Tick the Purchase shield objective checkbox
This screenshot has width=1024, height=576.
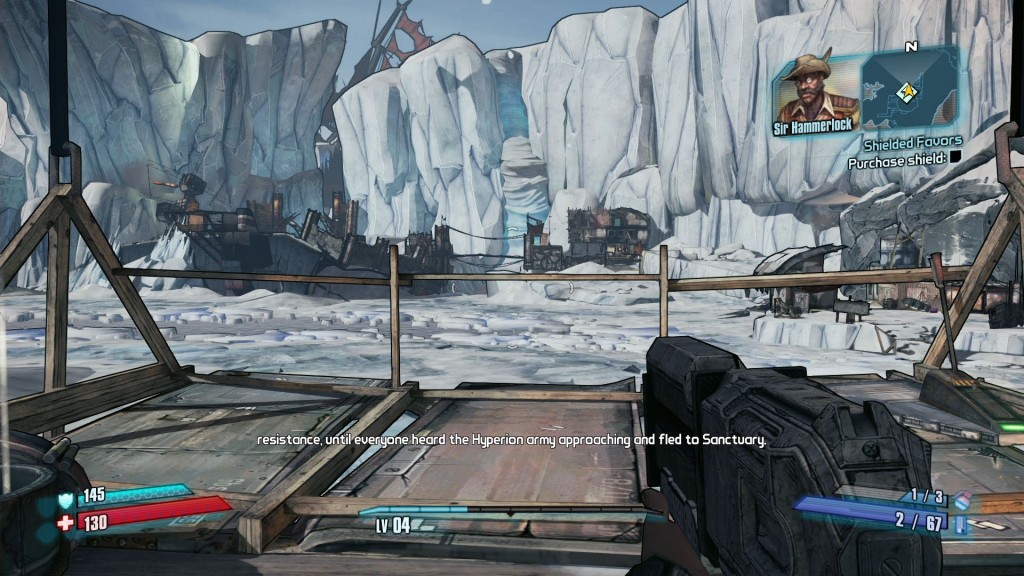tap(954, 159)
